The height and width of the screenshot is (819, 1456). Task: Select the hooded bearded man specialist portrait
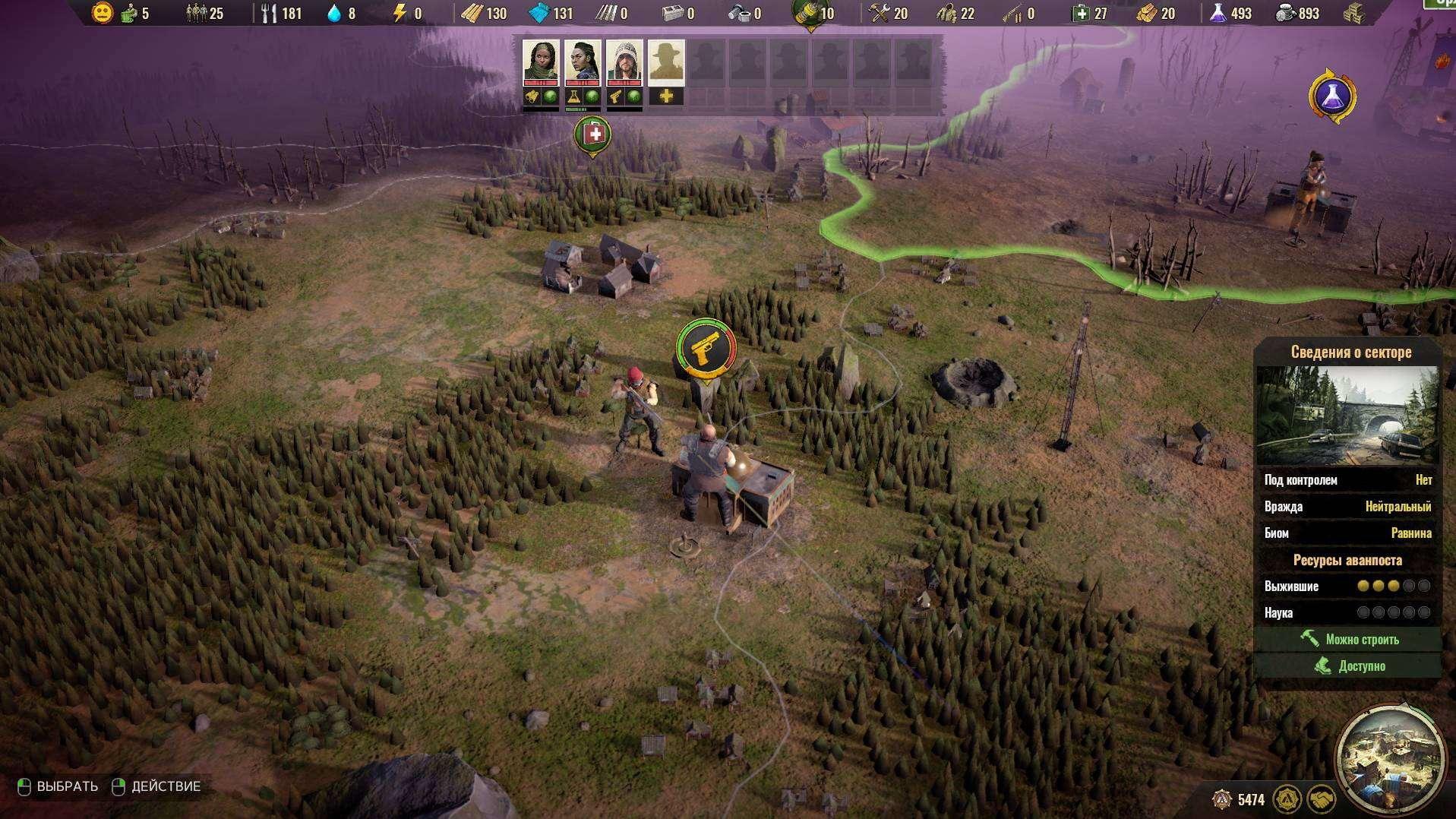(624, 62)
